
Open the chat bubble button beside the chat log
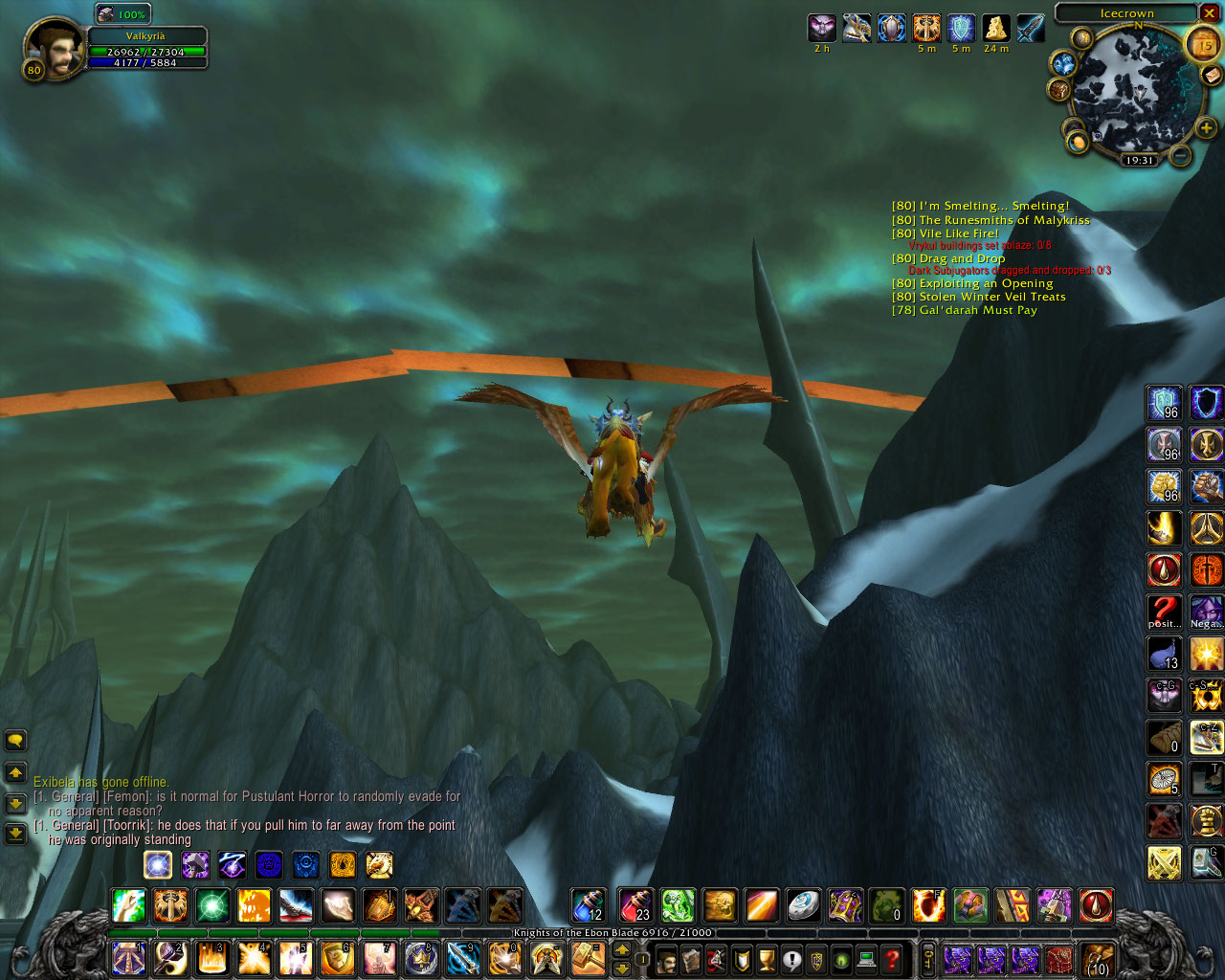coord(15,740)
